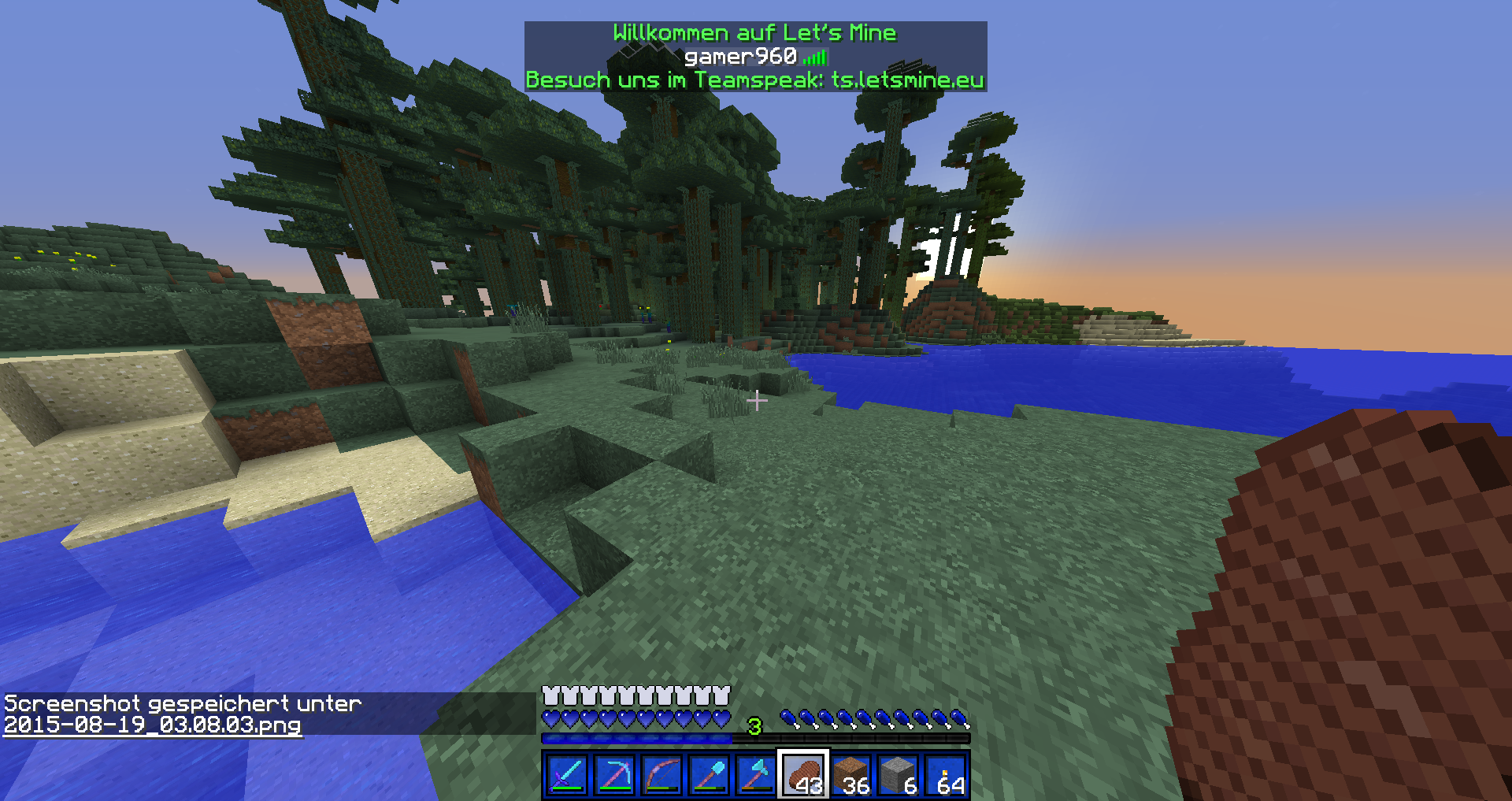Switch to the diamond shovel slot
Image resolution: width=1512 pixels, height=801 pixels.
[x=709, y=775]
